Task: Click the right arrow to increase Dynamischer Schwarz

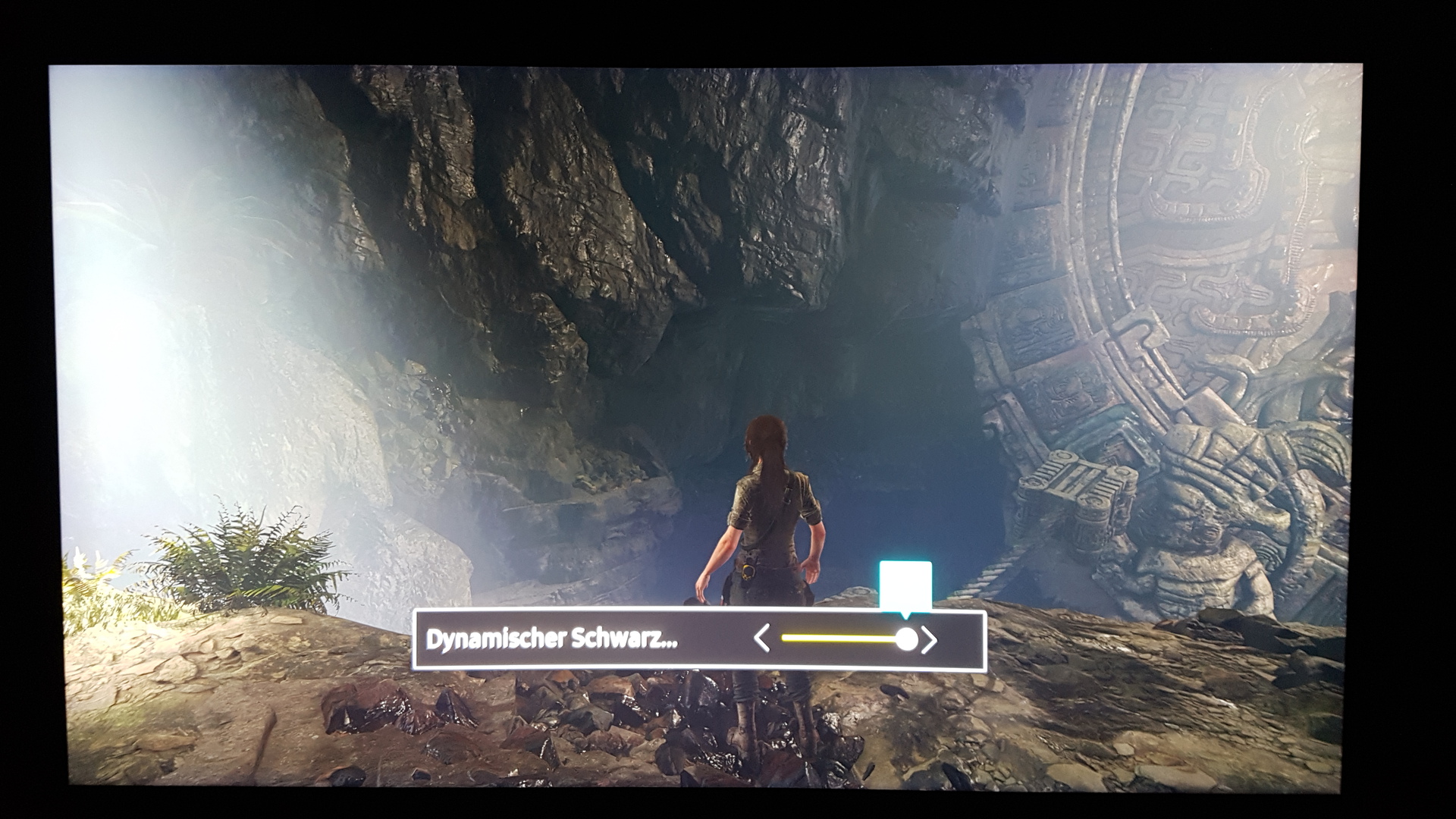Action: click(x=930, y=640)
